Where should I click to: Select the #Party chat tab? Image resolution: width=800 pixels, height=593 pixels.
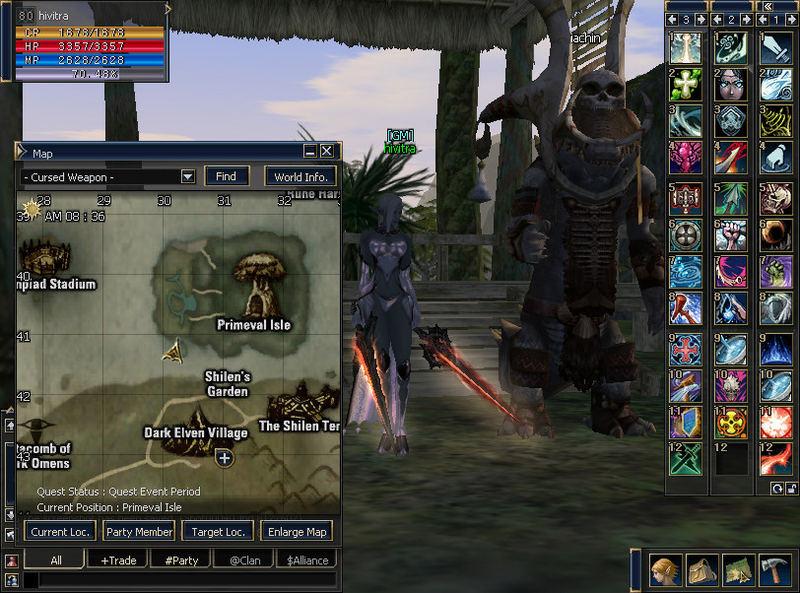coord(181,560)
